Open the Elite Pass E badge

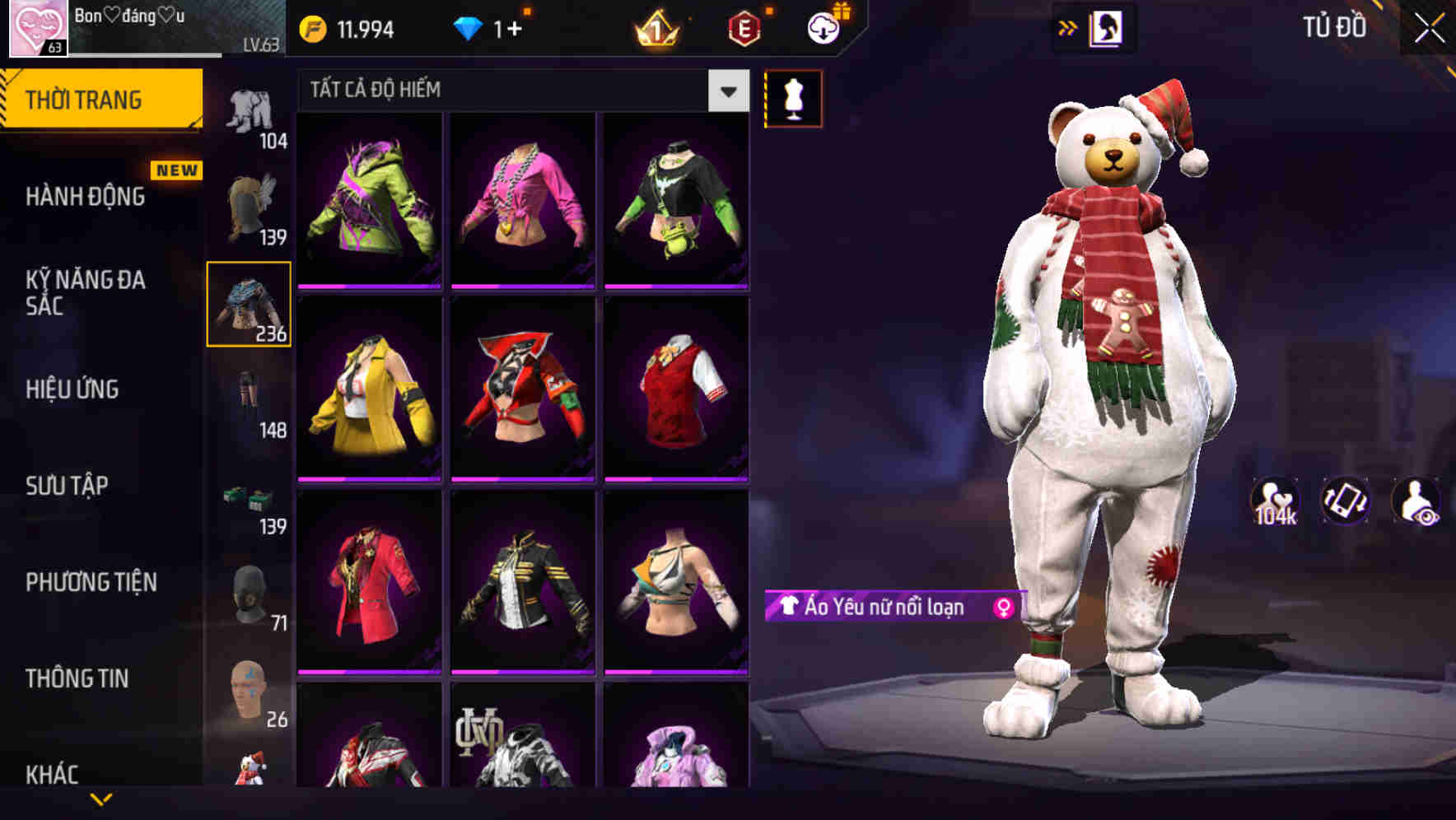tap(742, 26)
